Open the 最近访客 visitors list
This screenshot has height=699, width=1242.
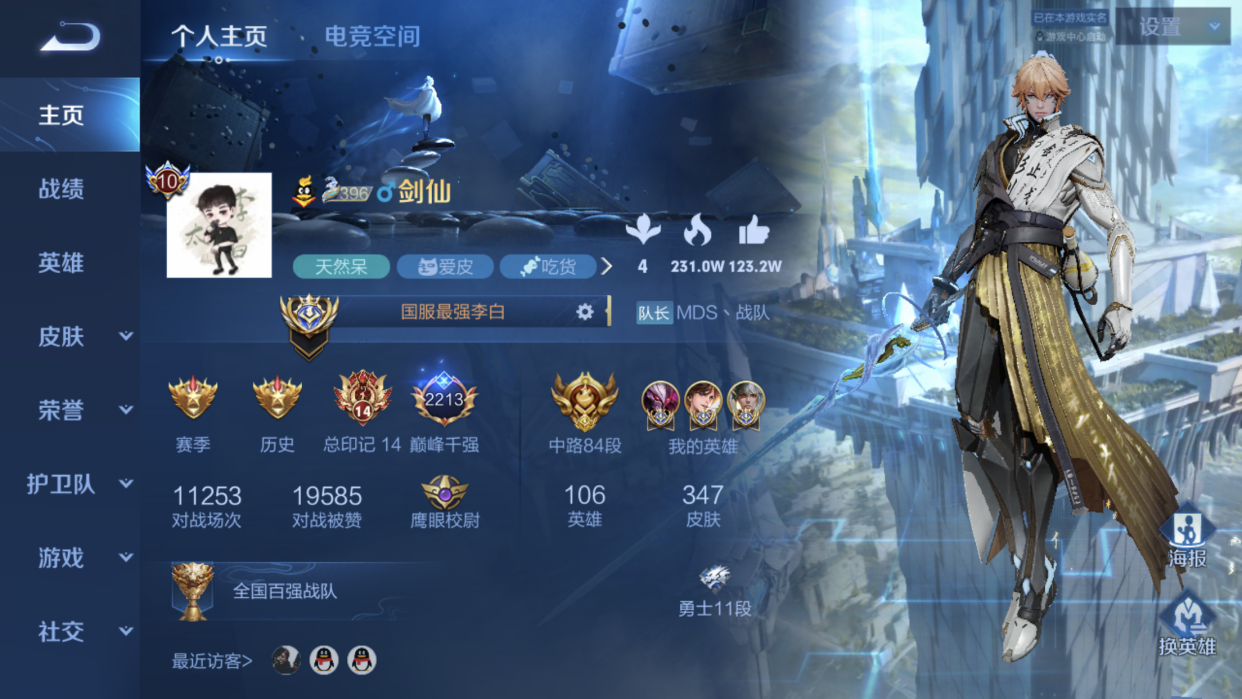tap(212, 660)
